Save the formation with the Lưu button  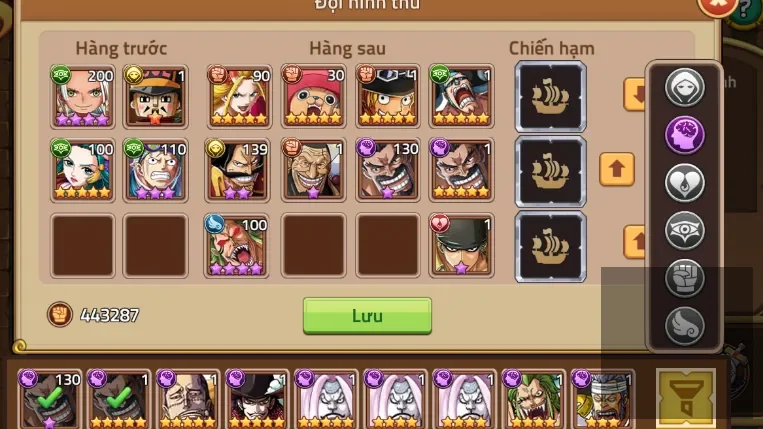(x=367, y=315)
